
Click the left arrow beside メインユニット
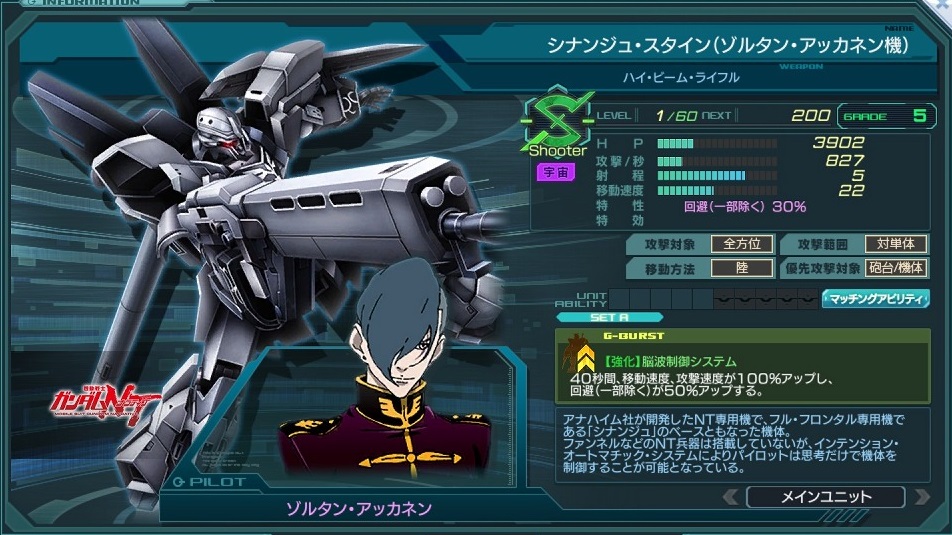(730, 497)
